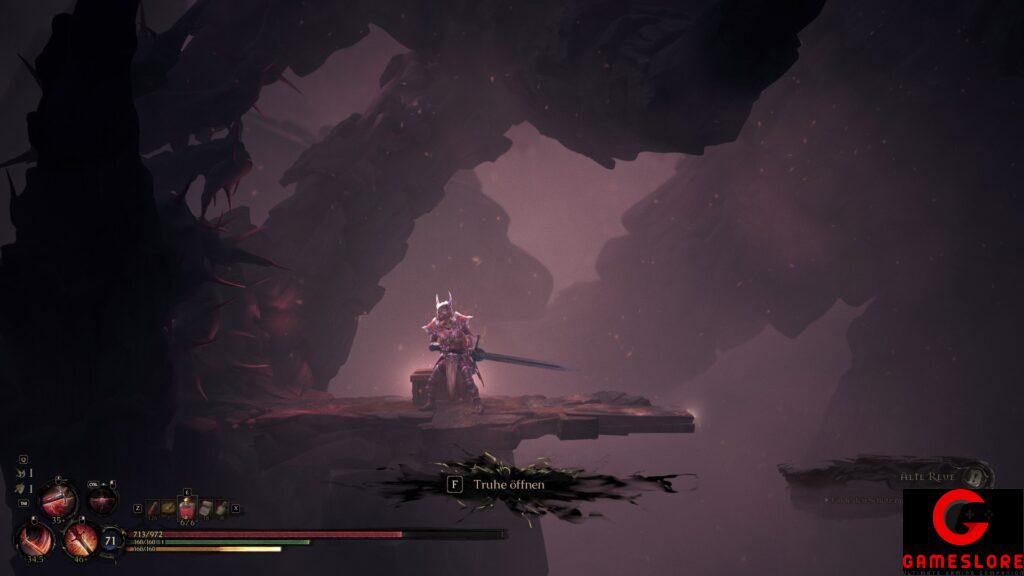Select the pale scroll item slot

[x=206, y=508]
